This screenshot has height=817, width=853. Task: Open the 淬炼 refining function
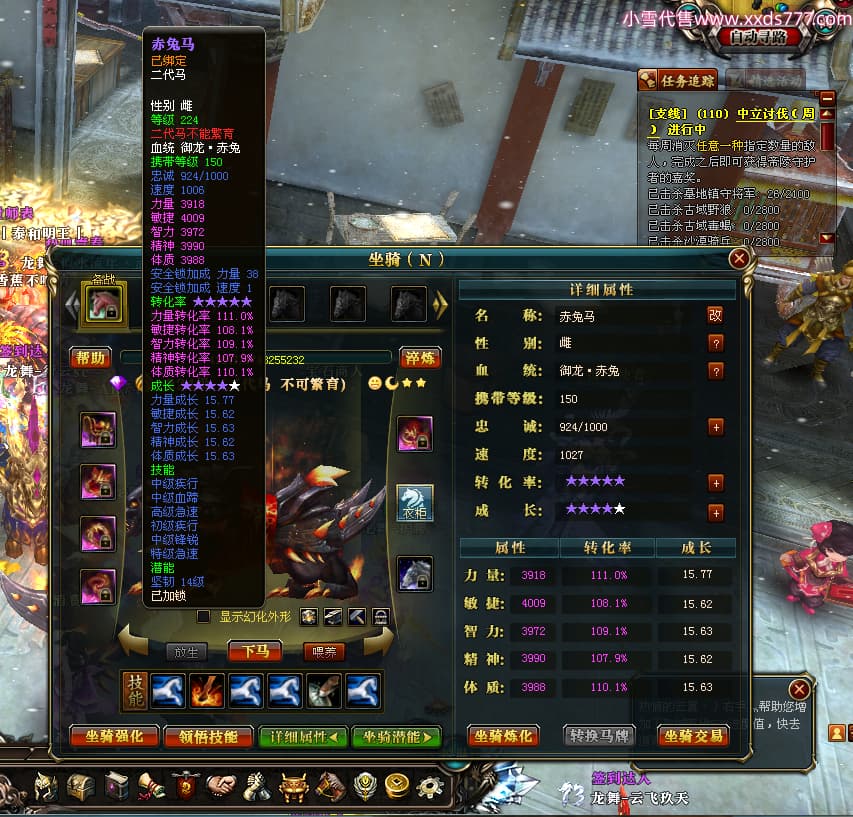[x=422, y=357]
